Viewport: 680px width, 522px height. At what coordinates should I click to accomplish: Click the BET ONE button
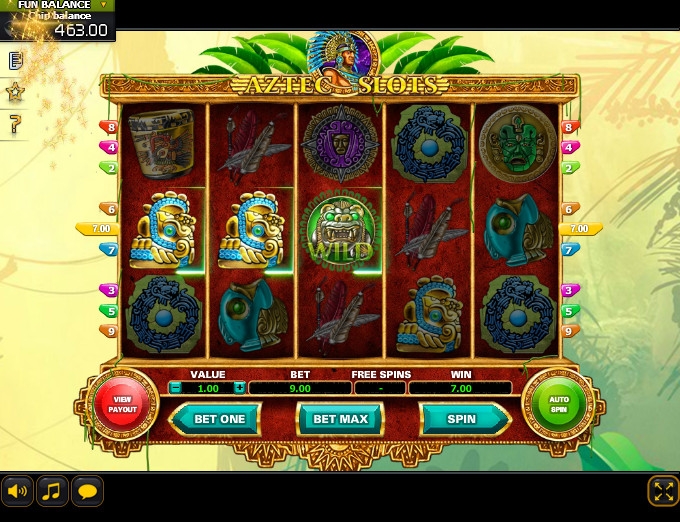(x=218, y=419)
